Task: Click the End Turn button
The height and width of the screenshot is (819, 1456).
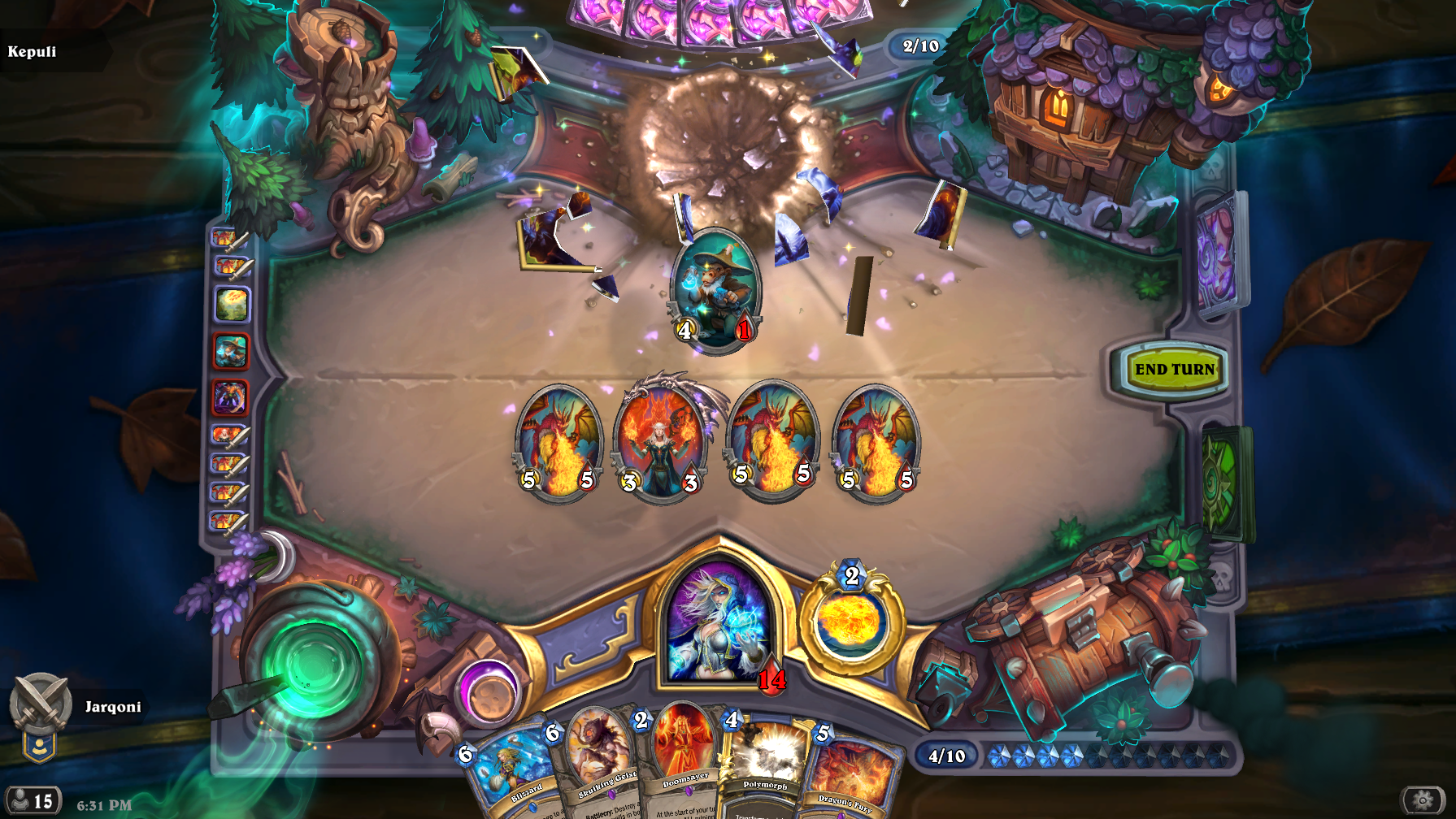Action: tap(1173, 370)
